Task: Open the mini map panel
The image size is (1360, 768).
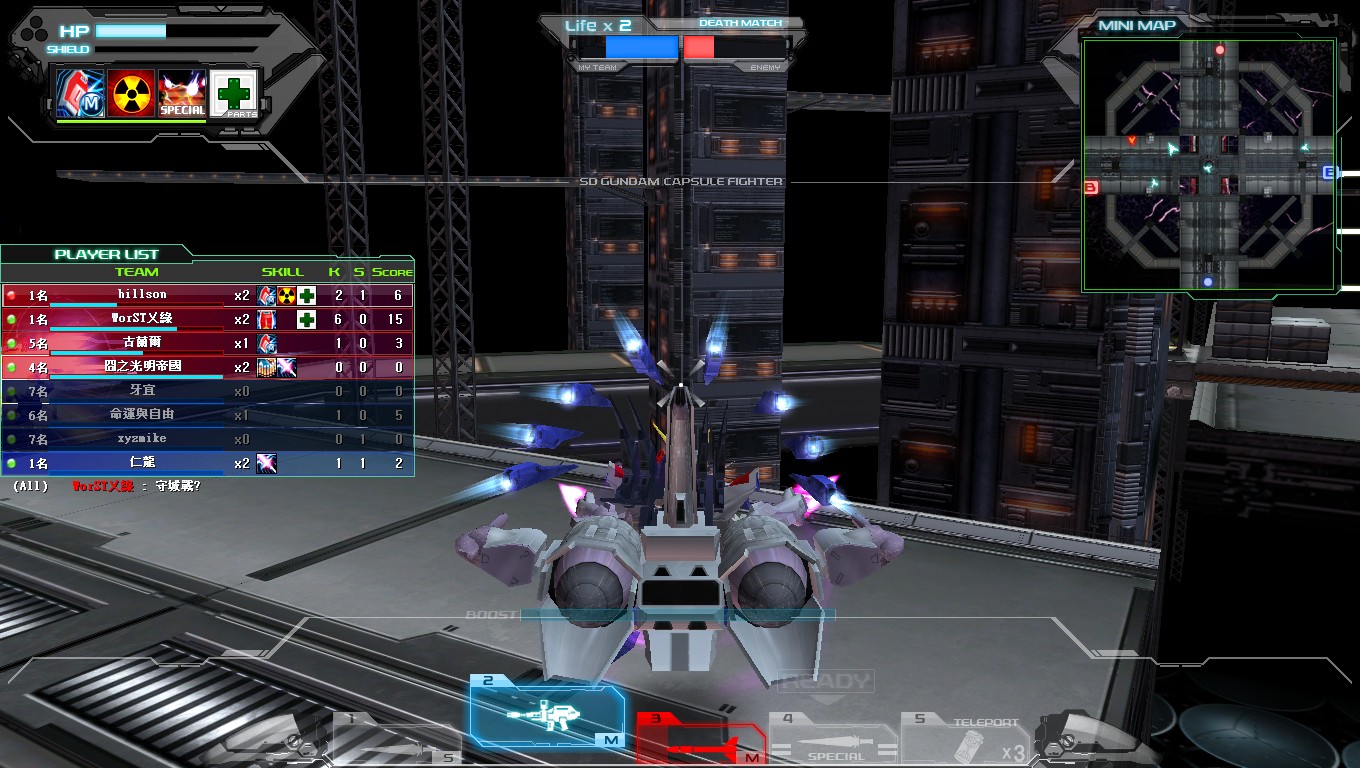Action: 1208,165
